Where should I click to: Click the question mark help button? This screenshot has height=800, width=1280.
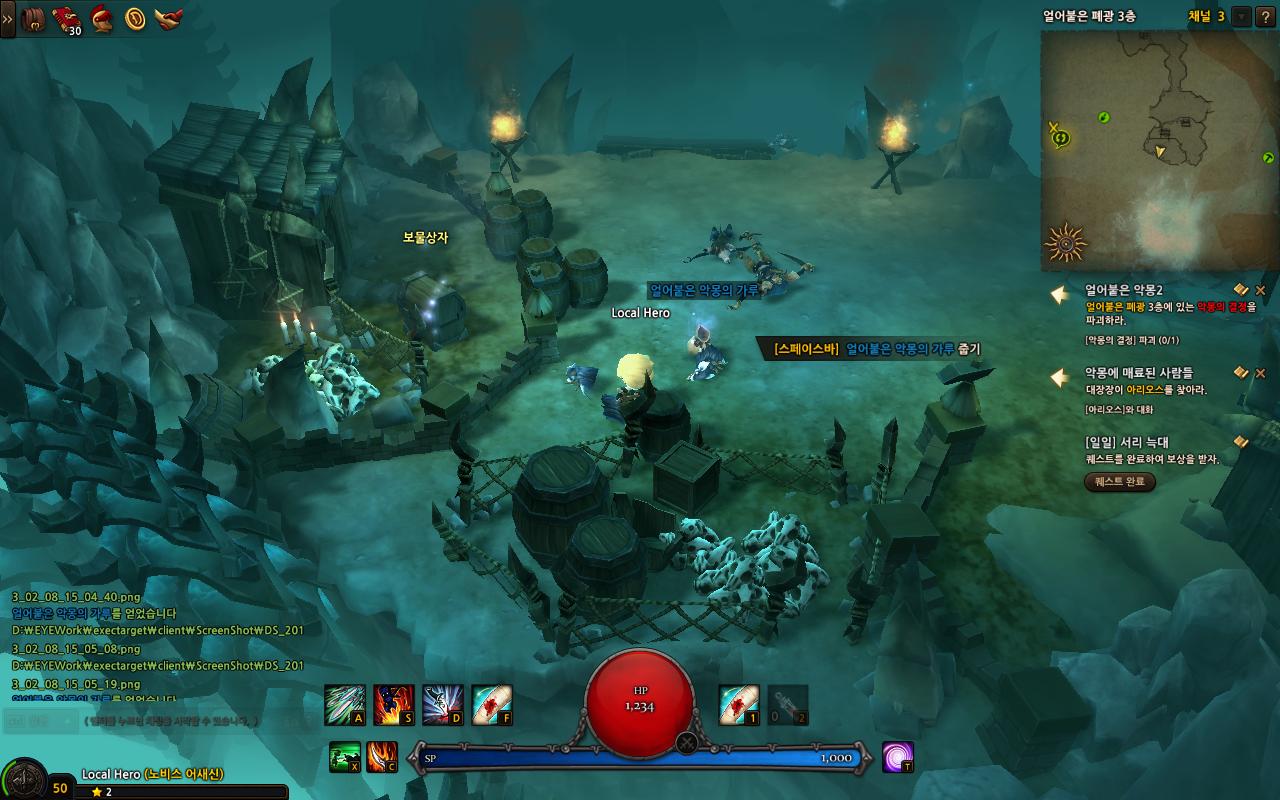(x=1264, y=16)
